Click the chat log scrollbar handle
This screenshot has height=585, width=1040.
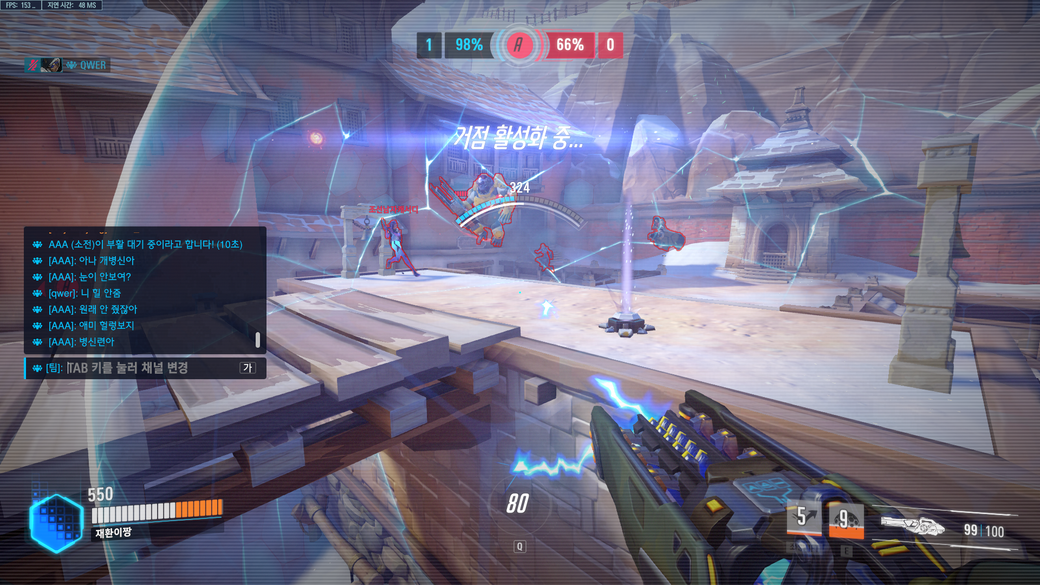pos(258,340)
